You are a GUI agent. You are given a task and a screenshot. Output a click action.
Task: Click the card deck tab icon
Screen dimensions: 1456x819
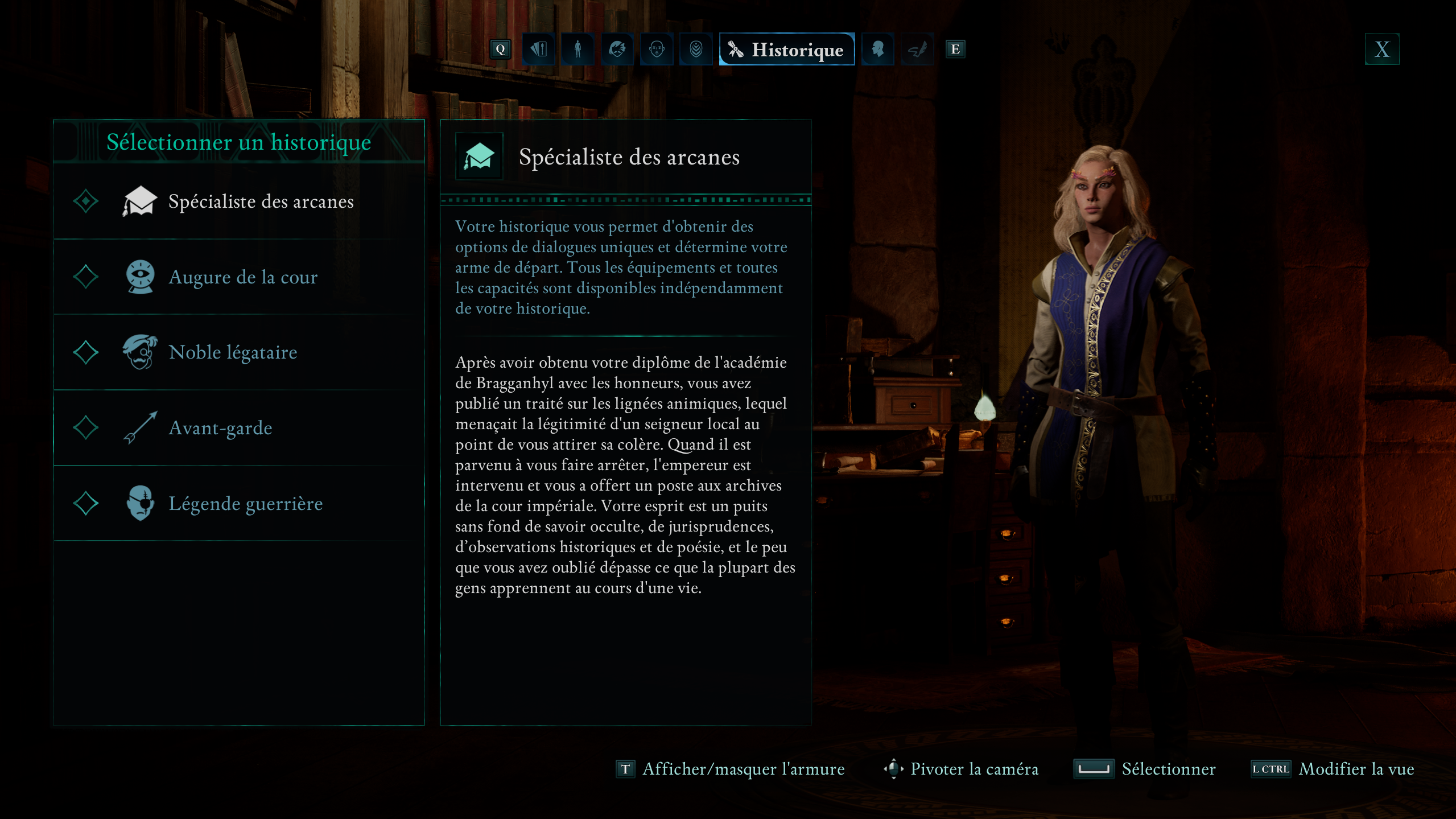(x=539, y=50)
